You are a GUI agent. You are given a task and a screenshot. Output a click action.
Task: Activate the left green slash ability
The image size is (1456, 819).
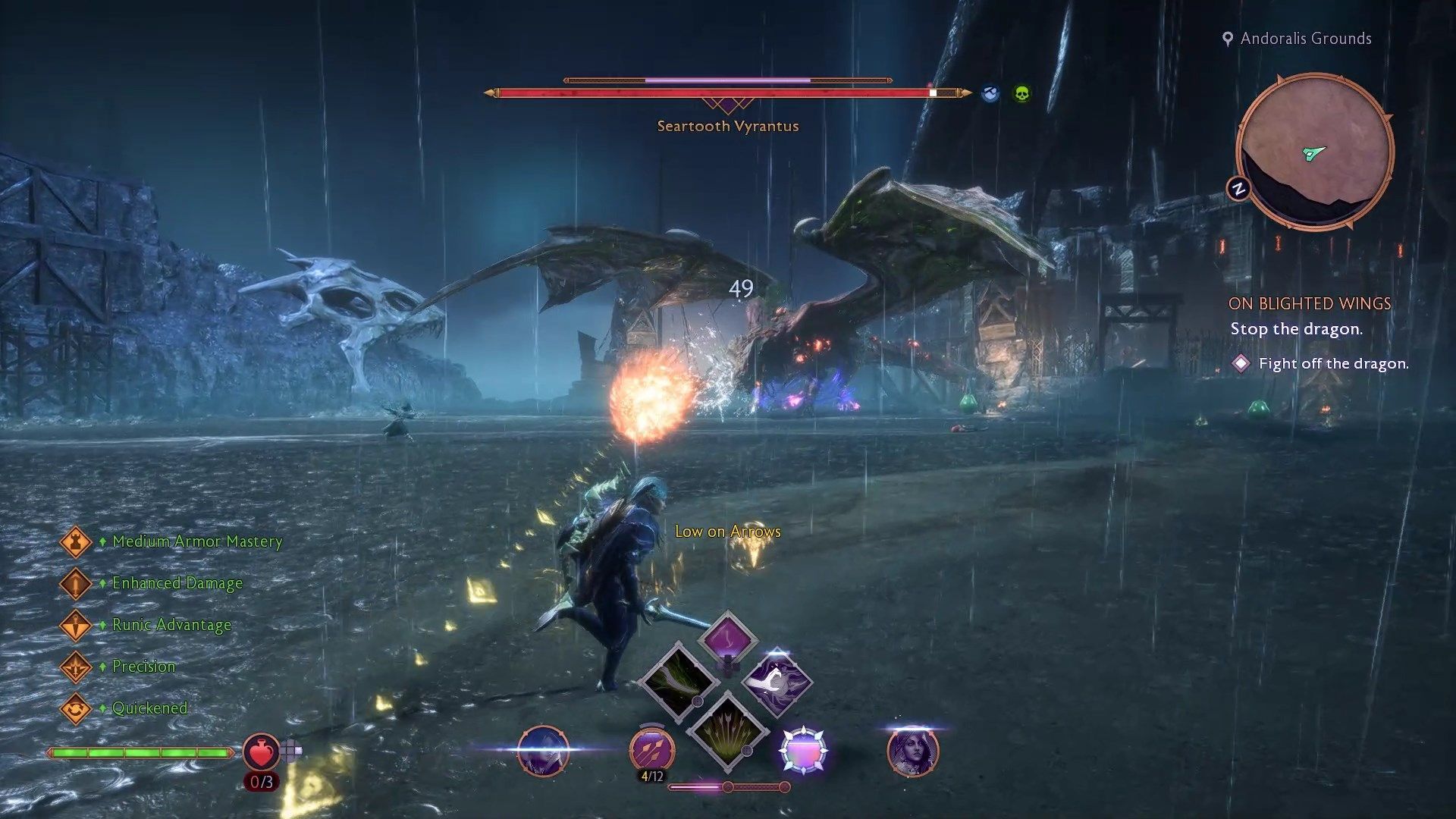[679, 680]
